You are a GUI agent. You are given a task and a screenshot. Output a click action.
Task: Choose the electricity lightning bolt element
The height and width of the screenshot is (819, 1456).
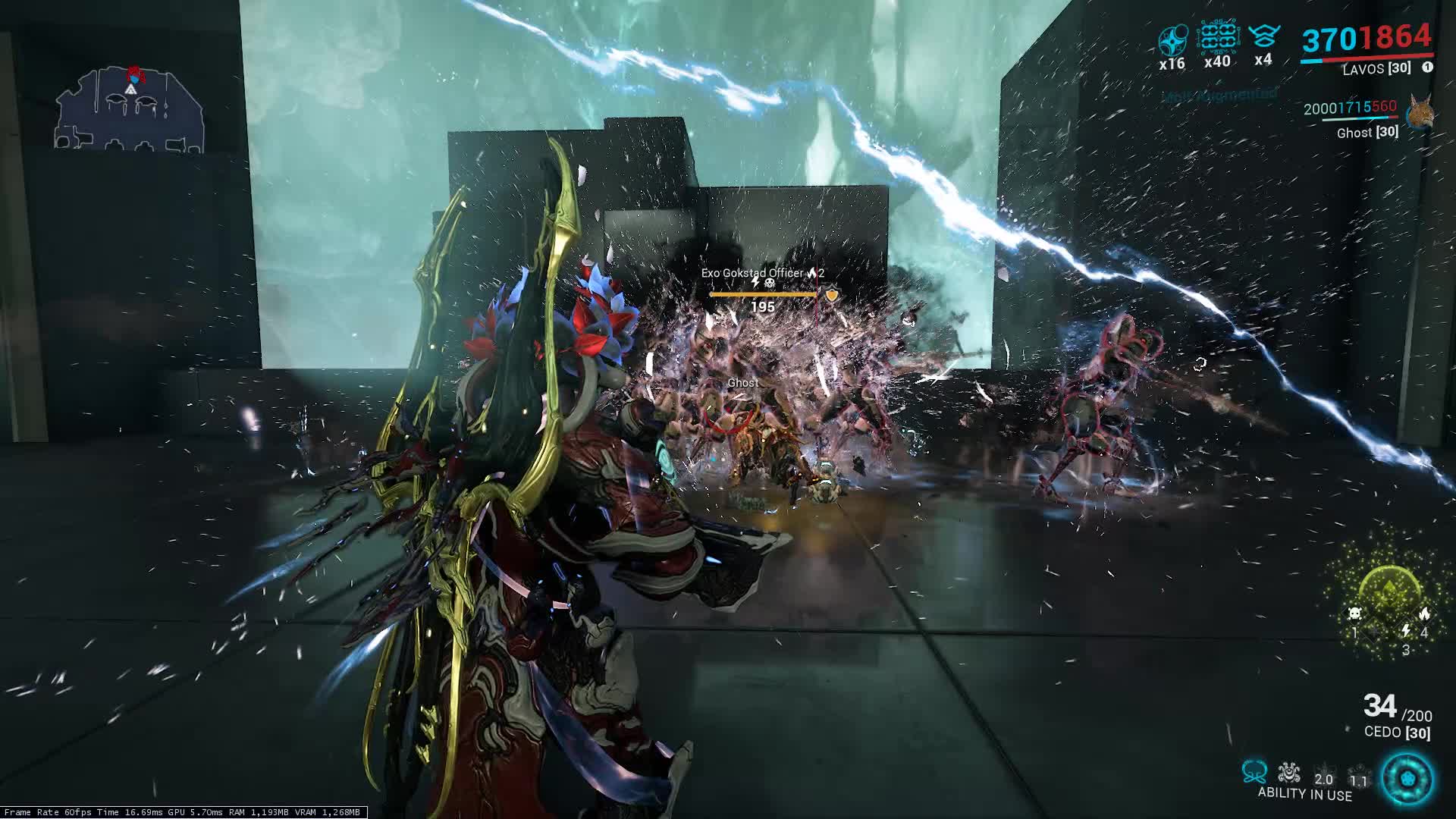tap(1405, 631)
